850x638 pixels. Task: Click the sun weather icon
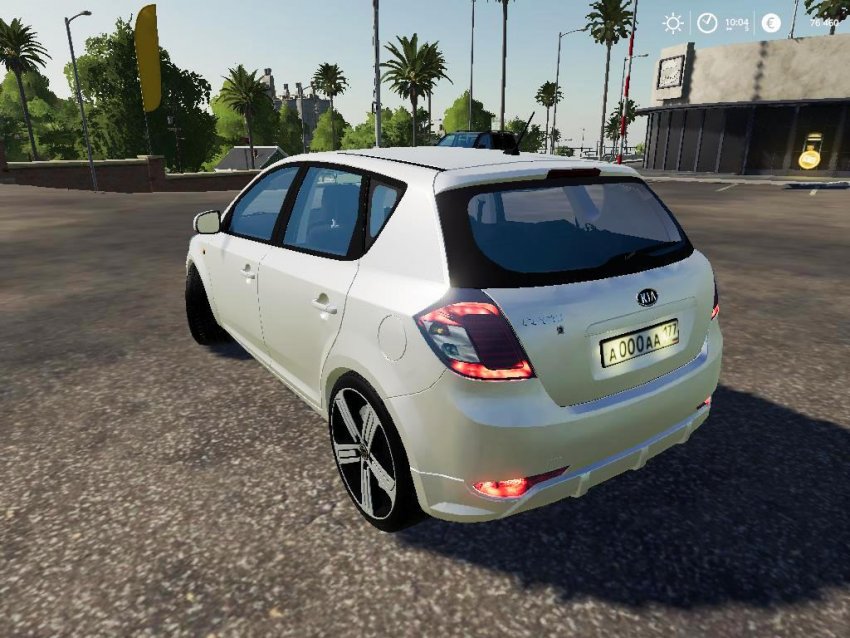(x=673, y=23)
